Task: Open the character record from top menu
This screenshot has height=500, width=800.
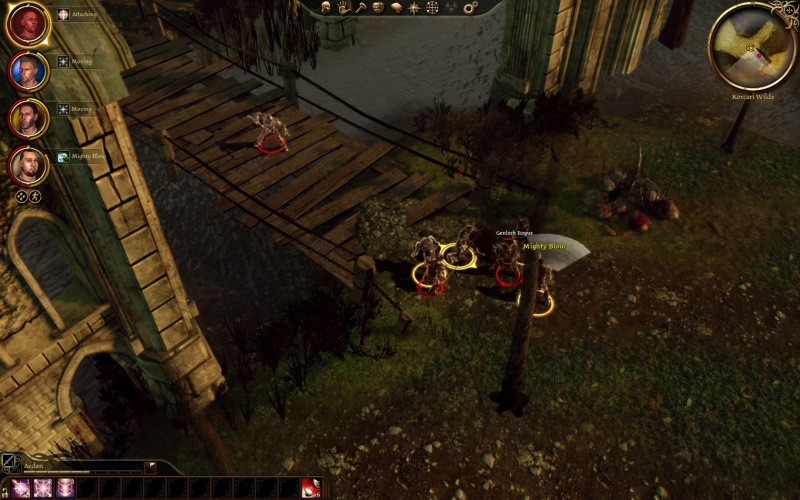Action: pos(327,7)
